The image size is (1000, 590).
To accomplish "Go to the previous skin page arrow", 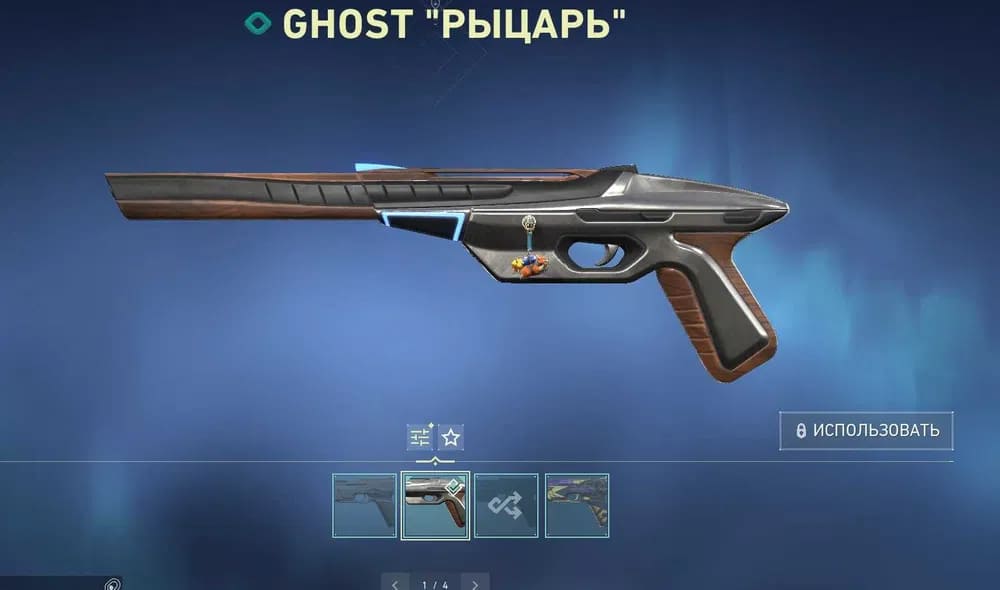I will pos(396,583).
